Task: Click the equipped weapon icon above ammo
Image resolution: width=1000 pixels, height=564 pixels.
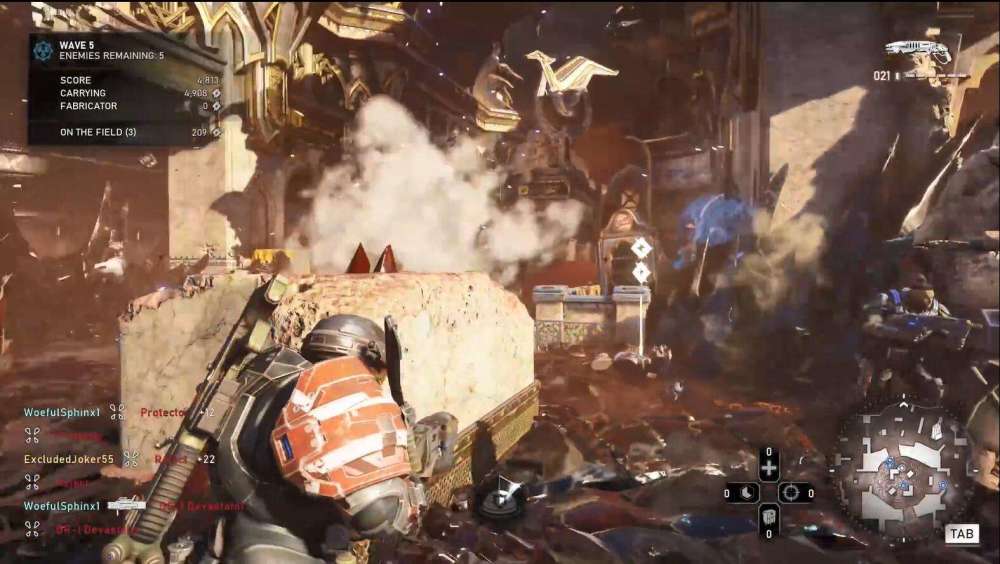Action: pos(917,50)
